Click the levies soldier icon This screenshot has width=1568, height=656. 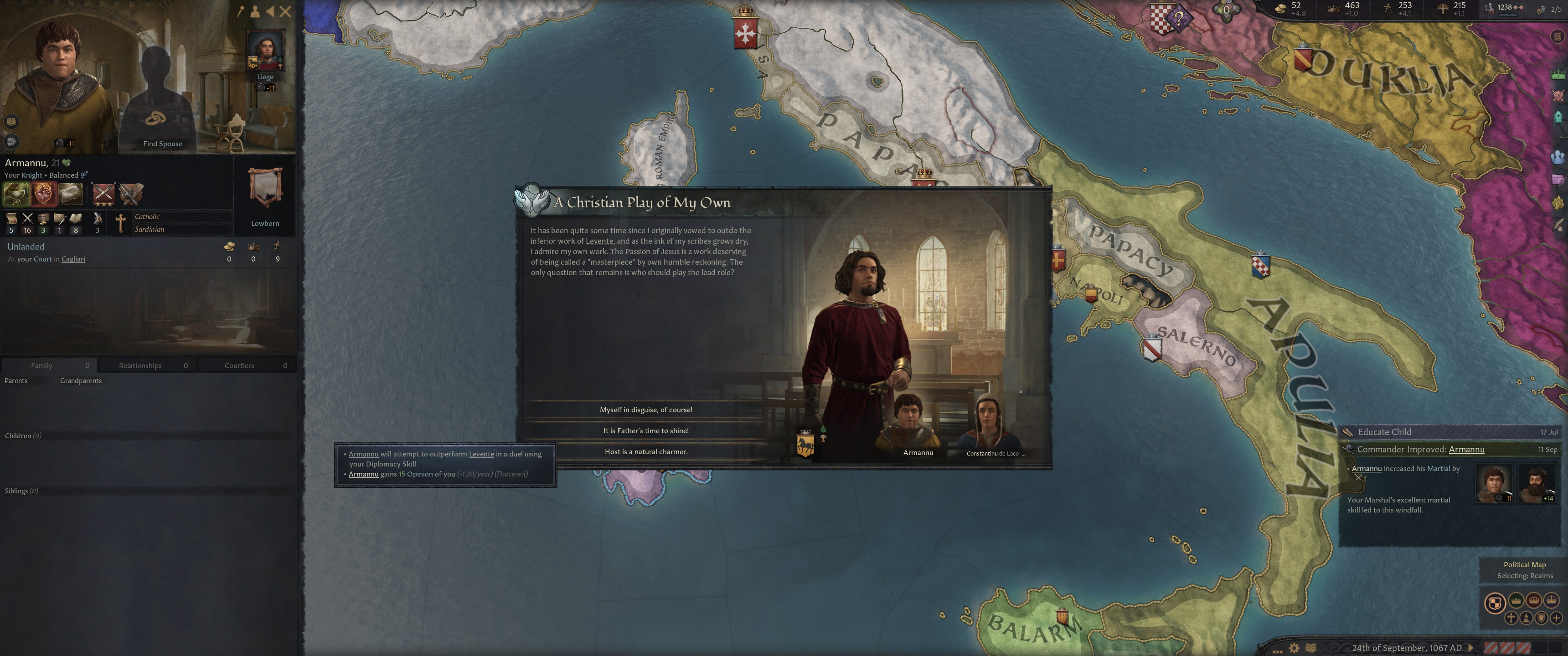1490,9
